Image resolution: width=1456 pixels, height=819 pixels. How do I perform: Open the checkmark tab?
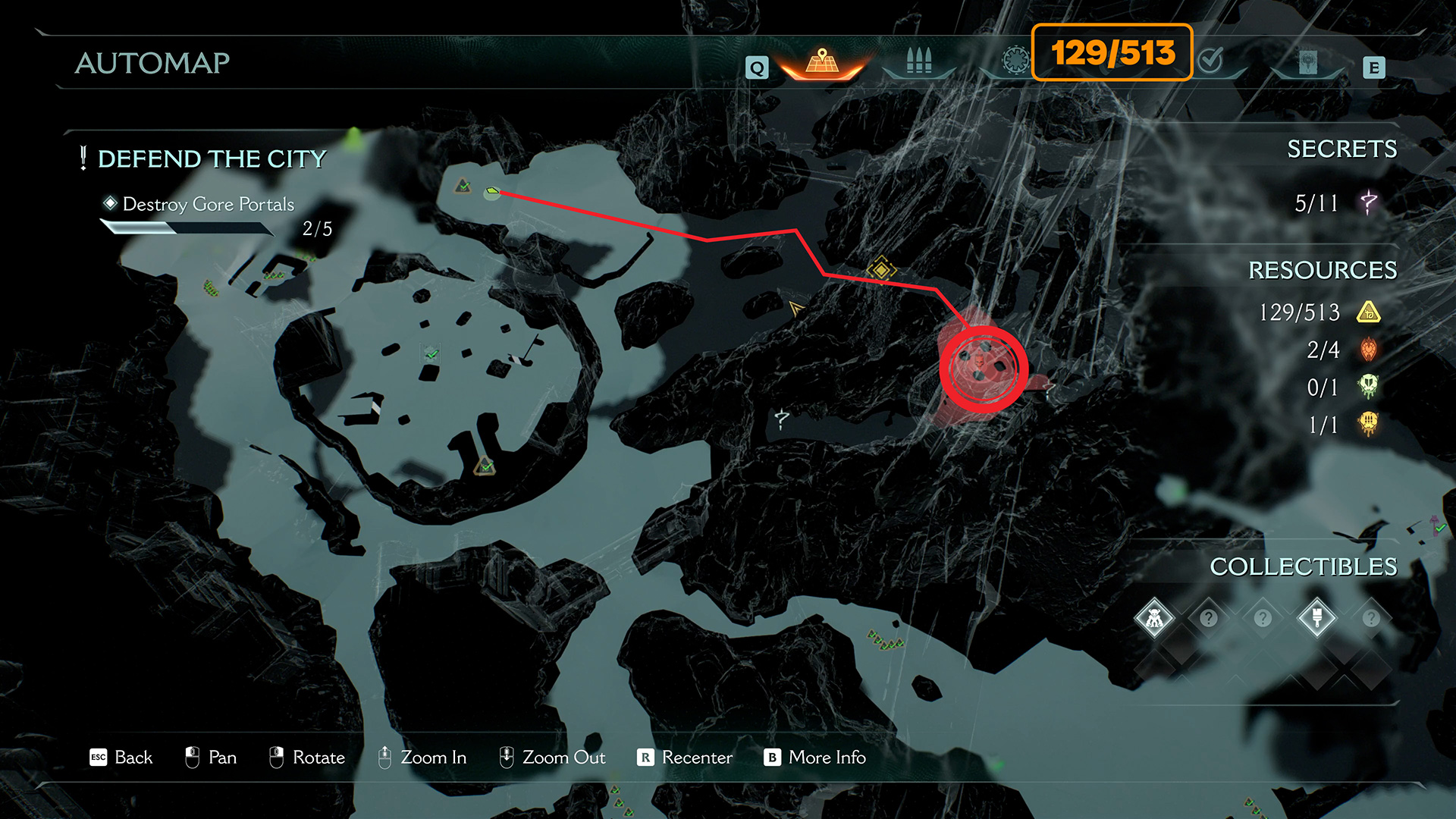pos(1211,60)
